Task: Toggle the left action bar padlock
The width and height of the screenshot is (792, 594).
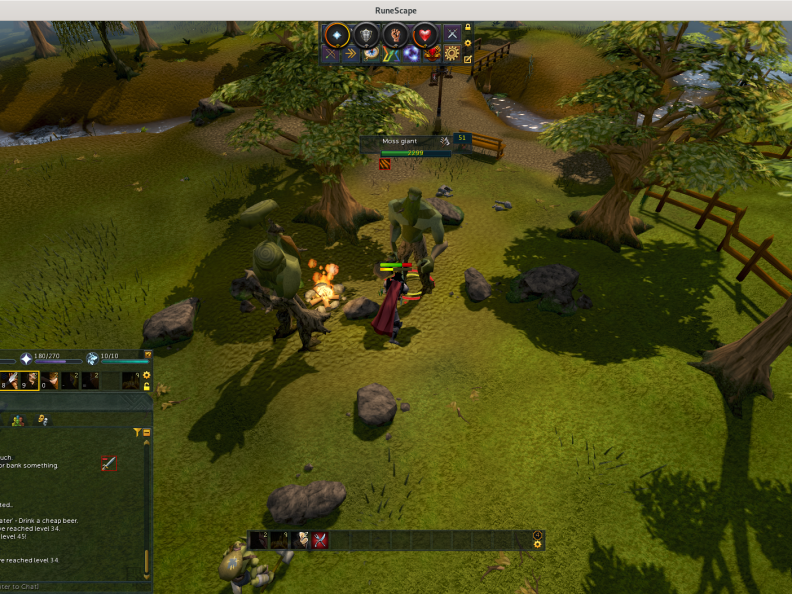Action: [x=147, y=386]
